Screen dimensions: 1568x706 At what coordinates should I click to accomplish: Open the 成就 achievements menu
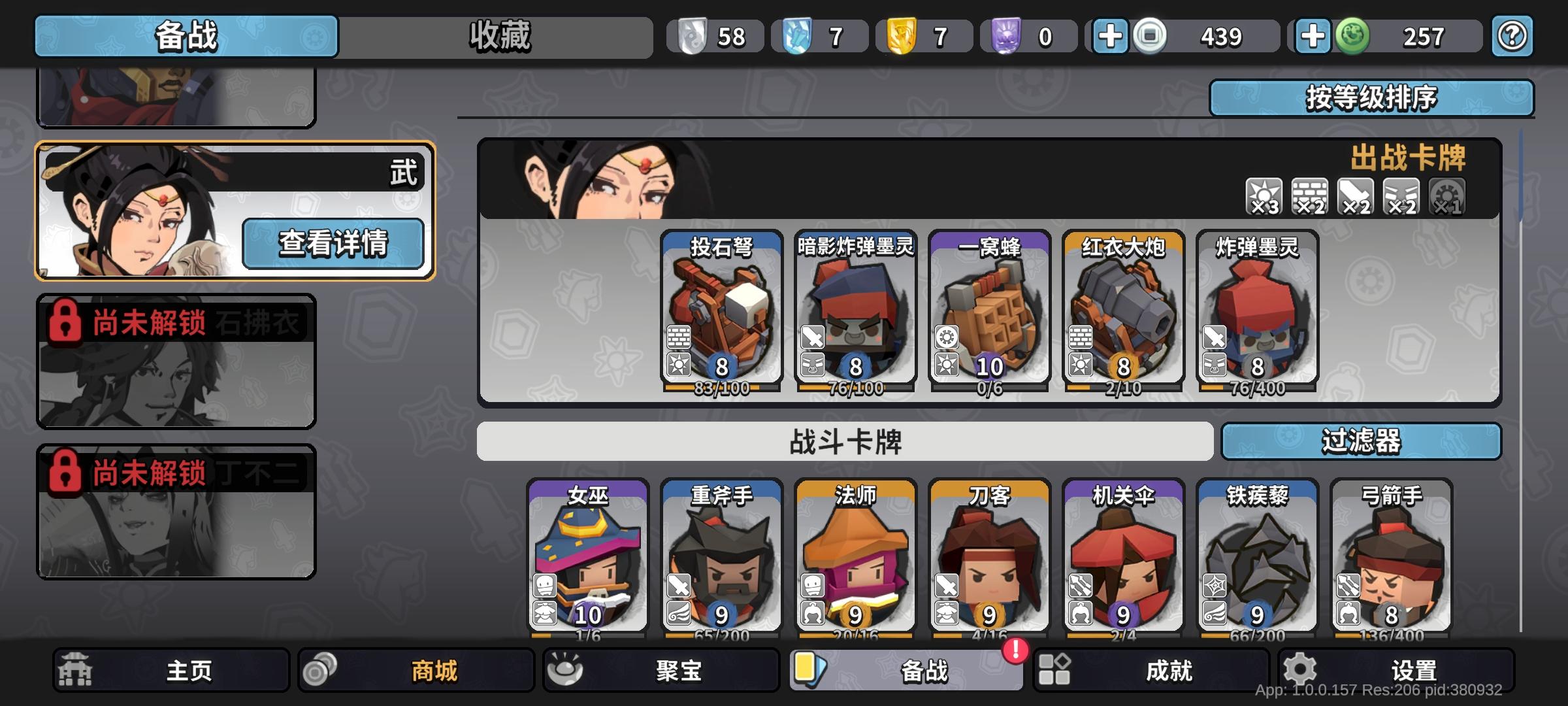pyautogui.click(x=1173, y=669)
